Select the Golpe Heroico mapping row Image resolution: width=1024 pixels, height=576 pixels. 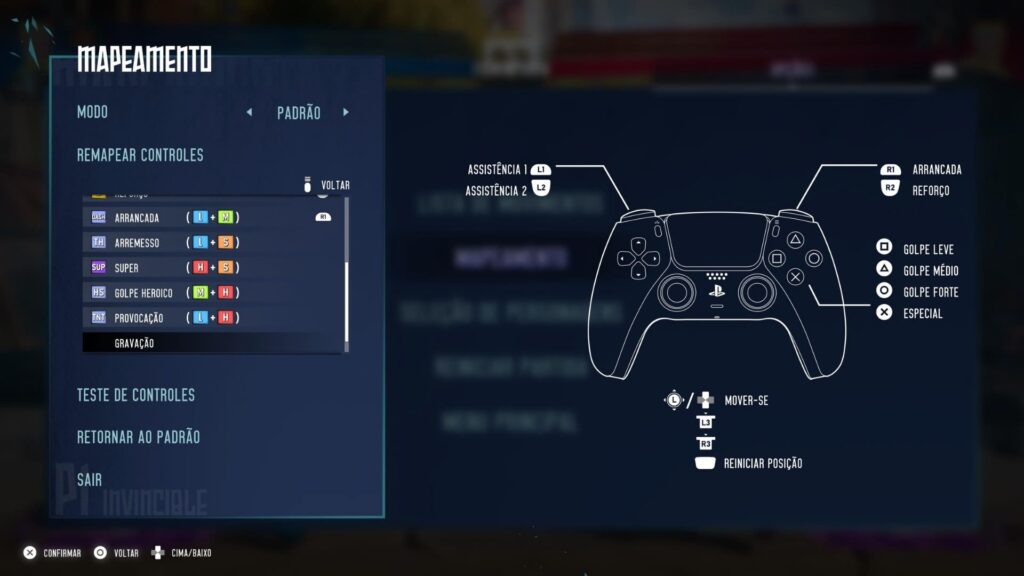[212, 292]
